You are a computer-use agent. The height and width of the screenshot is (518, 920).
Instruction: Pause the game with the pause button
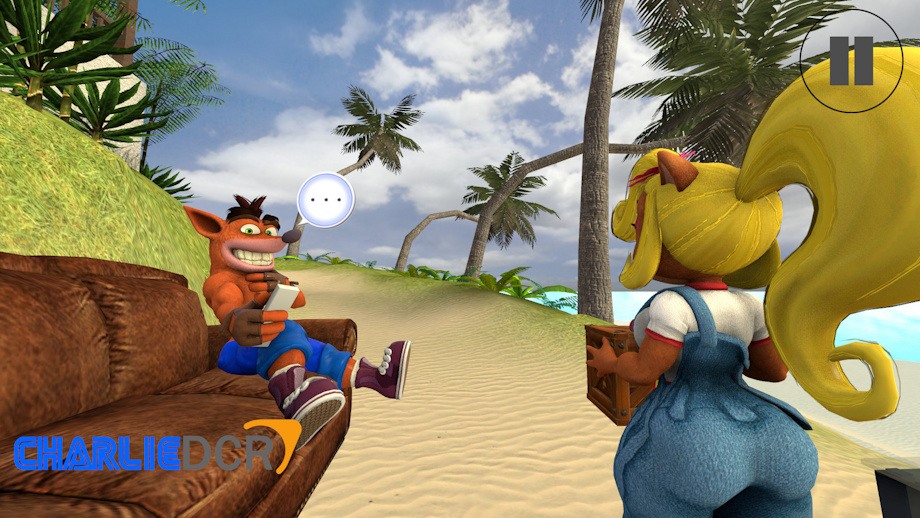[851, 61]
